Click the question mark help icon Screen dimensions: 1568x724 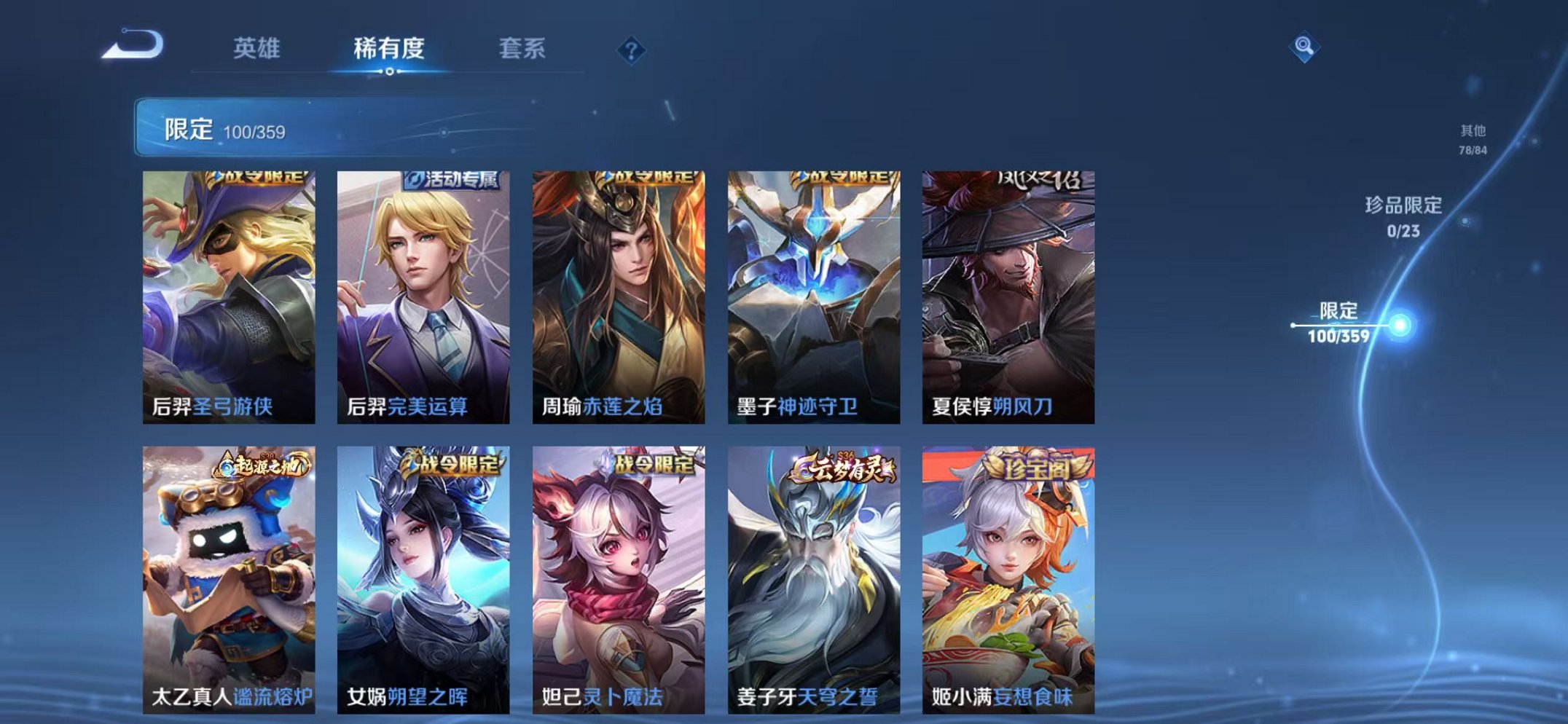[632, 50]
